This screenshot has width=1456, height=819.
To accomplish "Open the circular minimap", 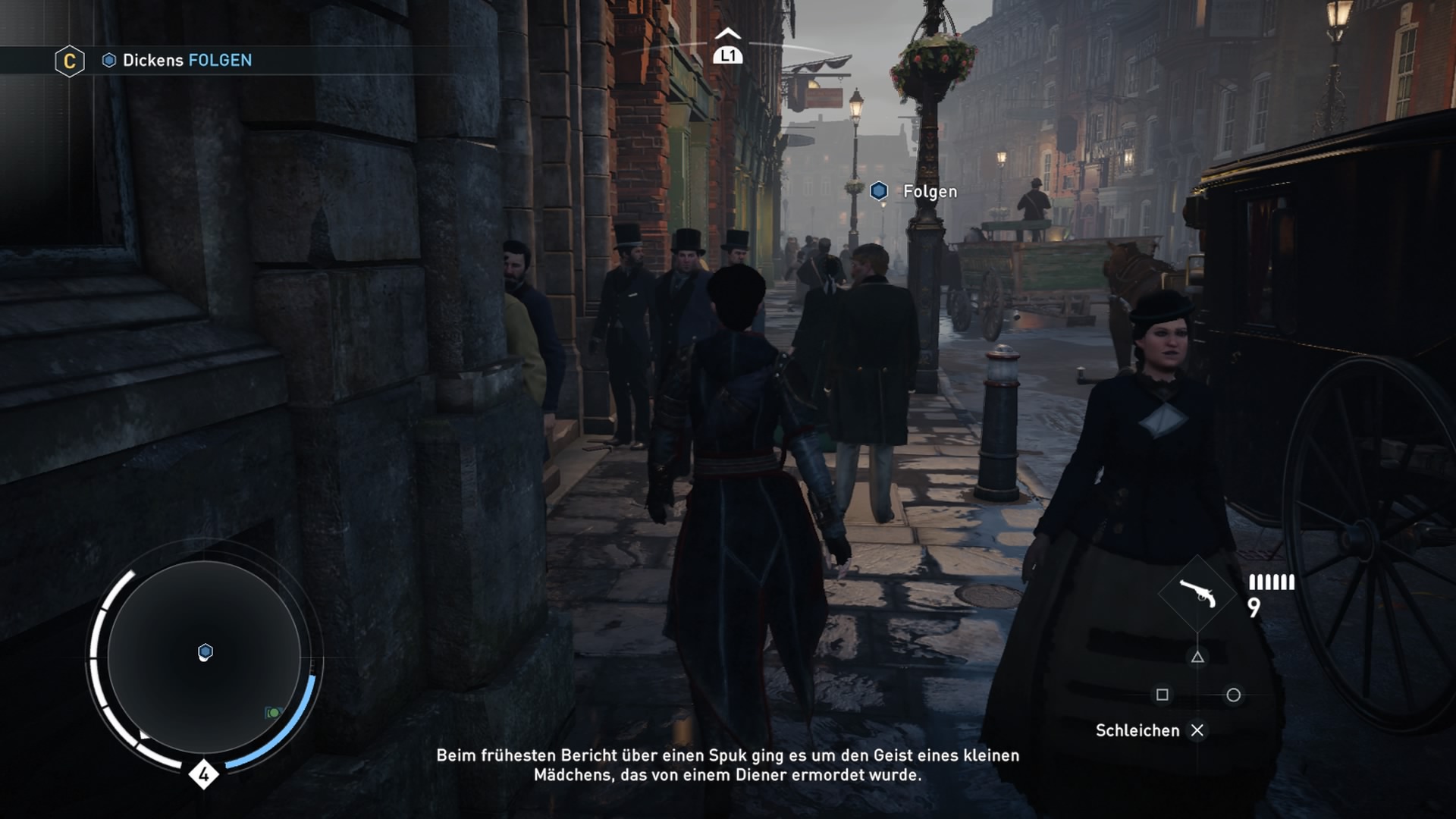I will (x=204, y=657).
